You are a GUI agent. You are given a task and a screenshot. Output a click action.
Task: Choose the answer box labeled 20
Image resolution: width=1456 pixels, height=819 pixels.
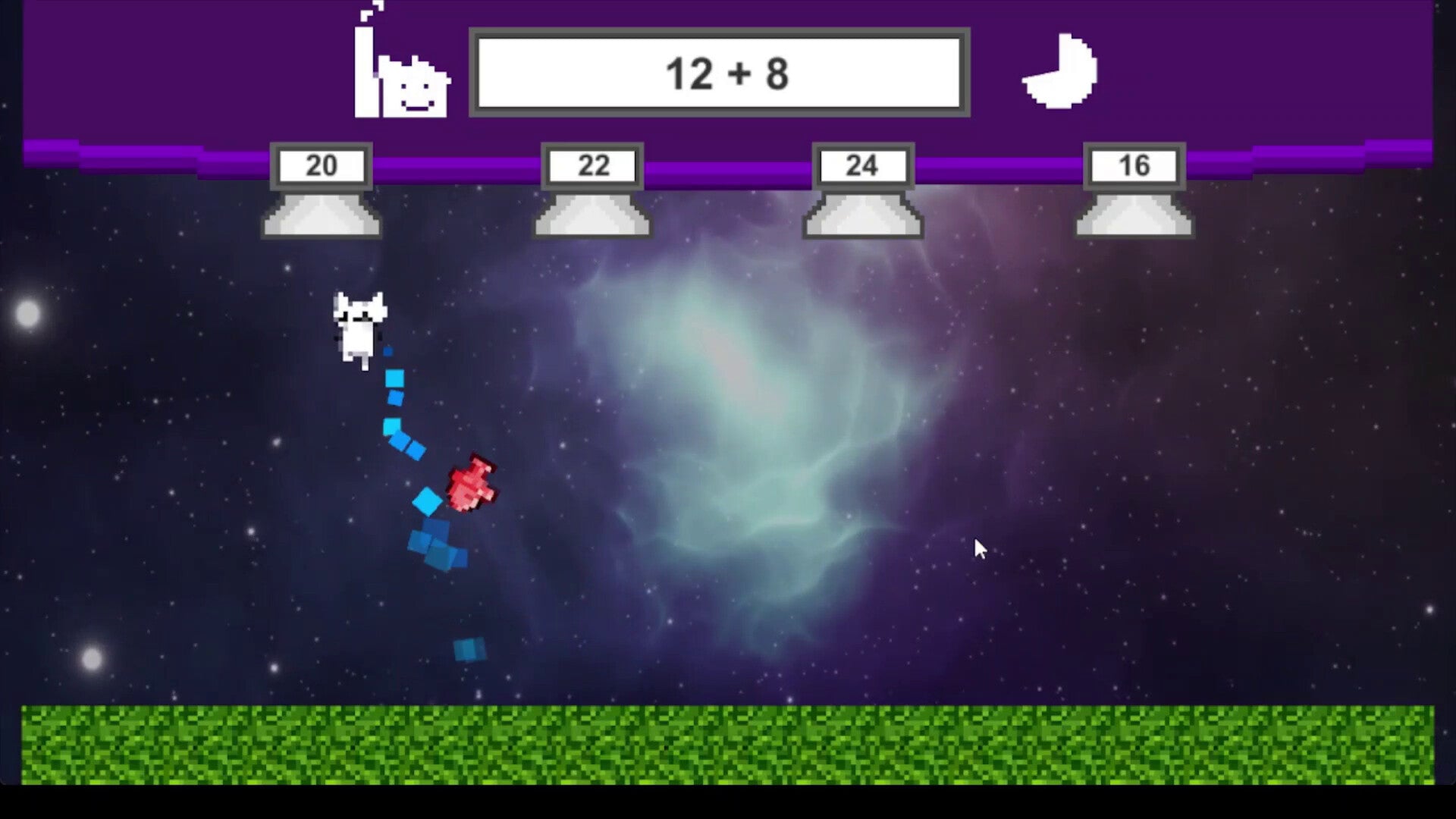pyautogui.click(x=322, y=166)
